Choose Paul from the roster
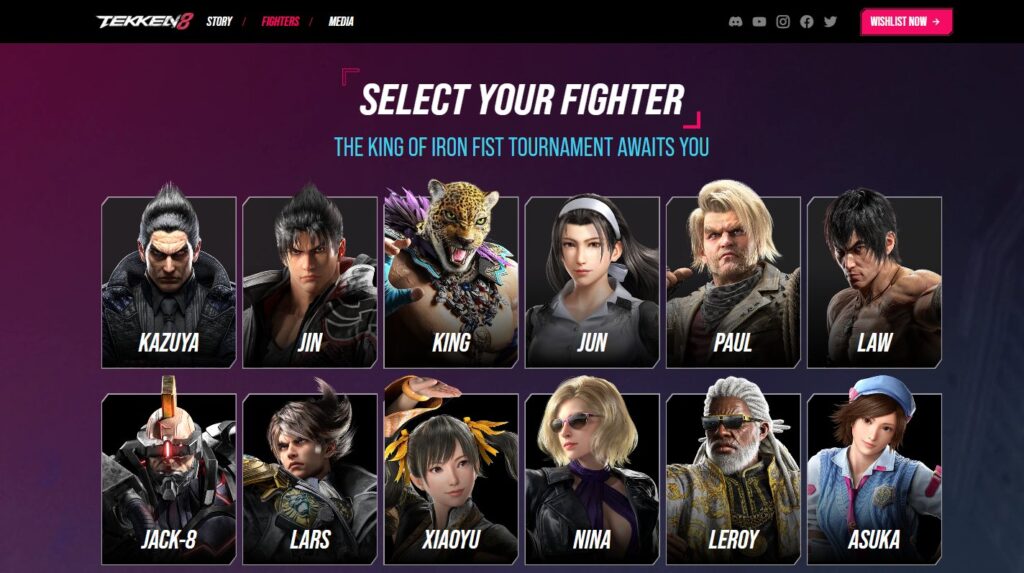Screen dimensions: 1024x573 (x=733, y=282)
